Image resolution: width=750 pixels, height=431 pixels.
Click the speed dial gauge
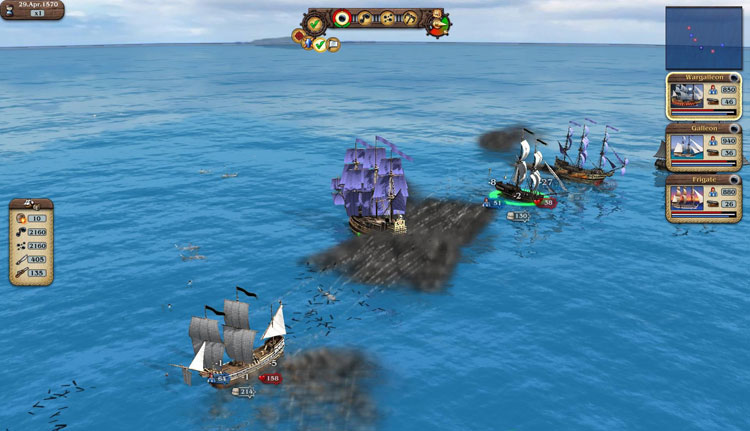pos(438,24)
